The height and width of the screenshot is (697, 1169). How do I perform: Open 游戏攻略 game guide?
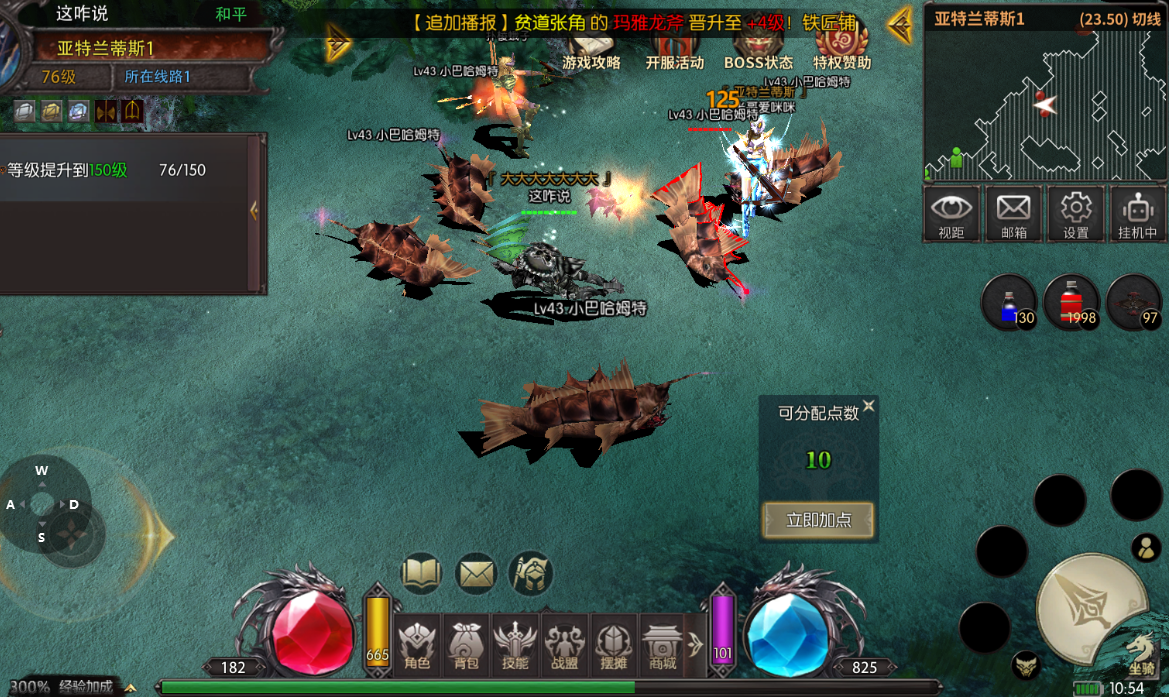click(x=591, y=50)
